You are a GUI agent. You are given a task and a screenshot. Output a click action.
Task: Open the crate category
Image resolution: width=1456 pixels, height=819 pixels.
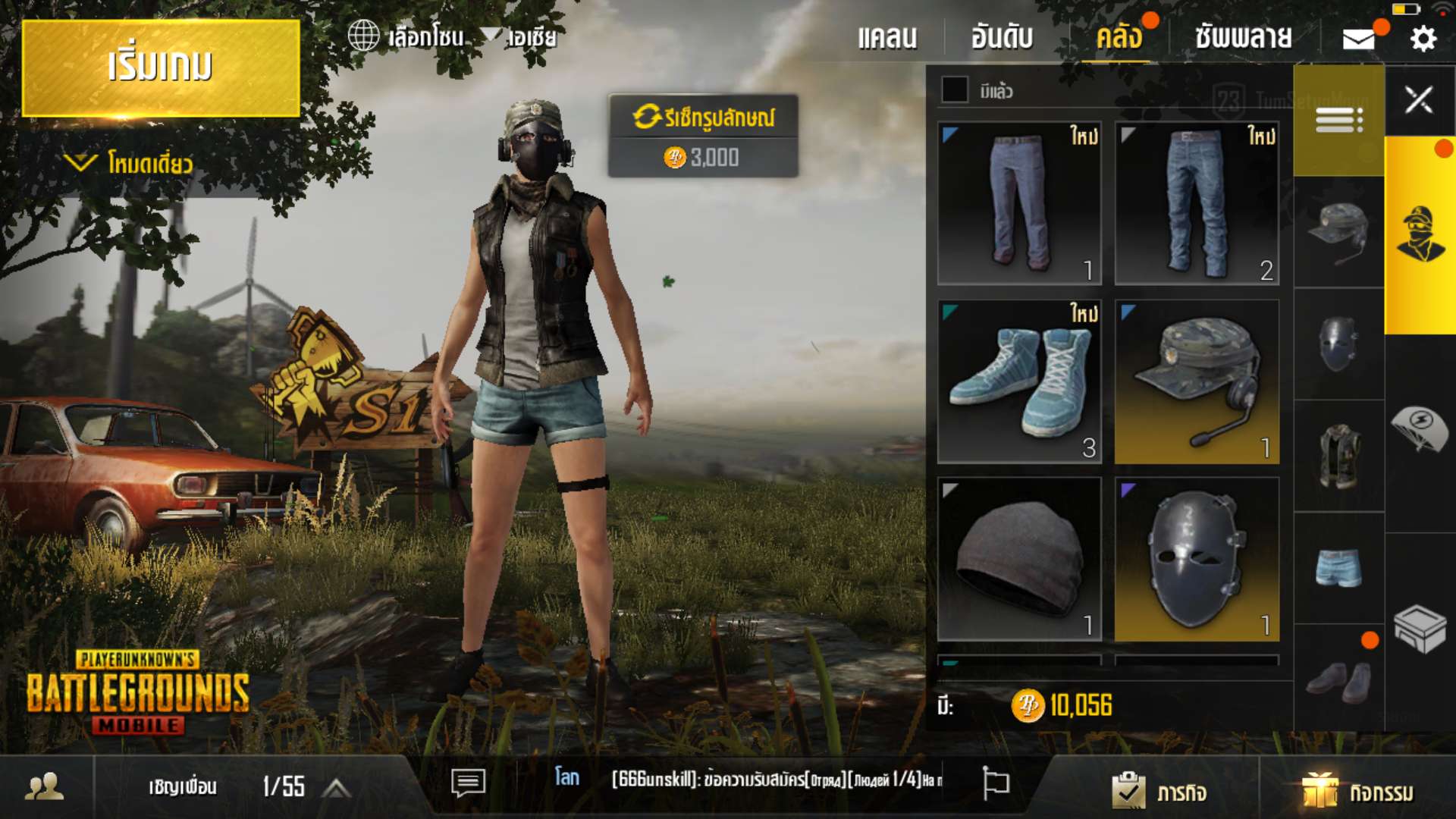tap(1420, 628)
